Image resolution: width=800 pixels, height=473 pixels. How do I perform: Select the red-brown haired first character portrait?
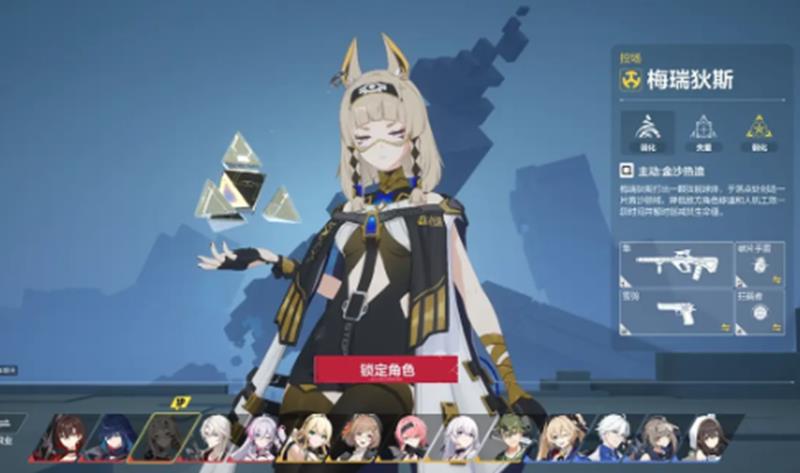[x=68, y=437]
